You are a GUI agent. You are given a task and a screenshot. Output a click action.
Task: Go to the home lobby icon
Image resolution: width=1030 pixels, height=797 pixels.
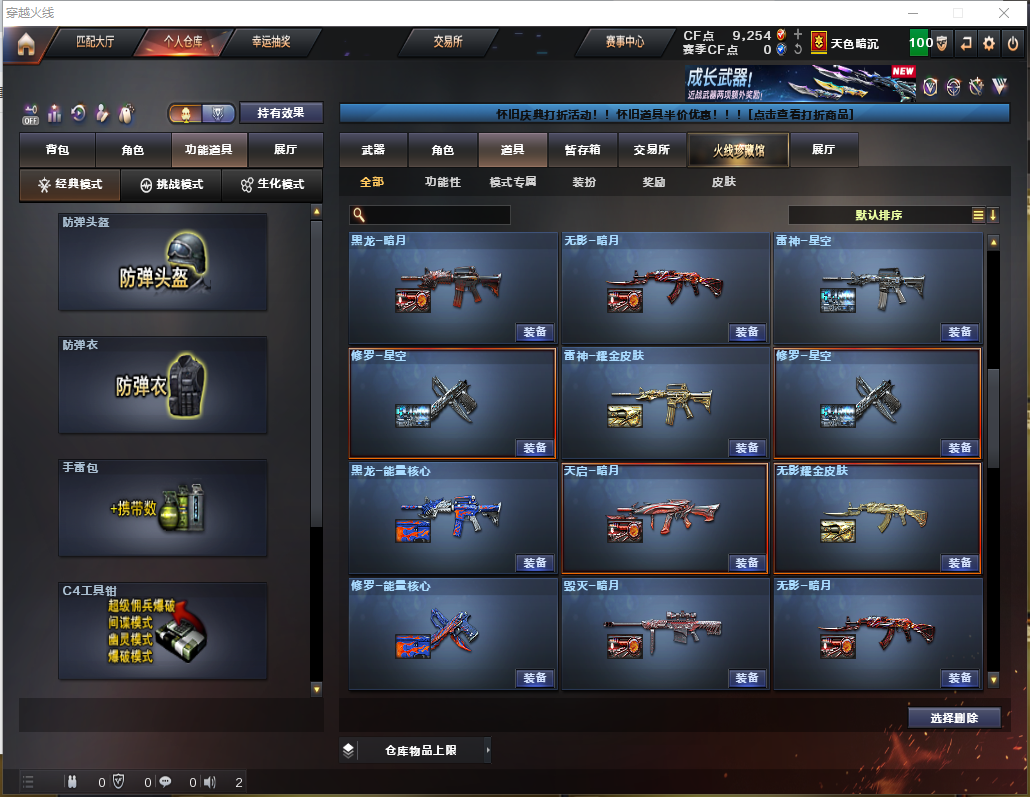tap(26, 43)
